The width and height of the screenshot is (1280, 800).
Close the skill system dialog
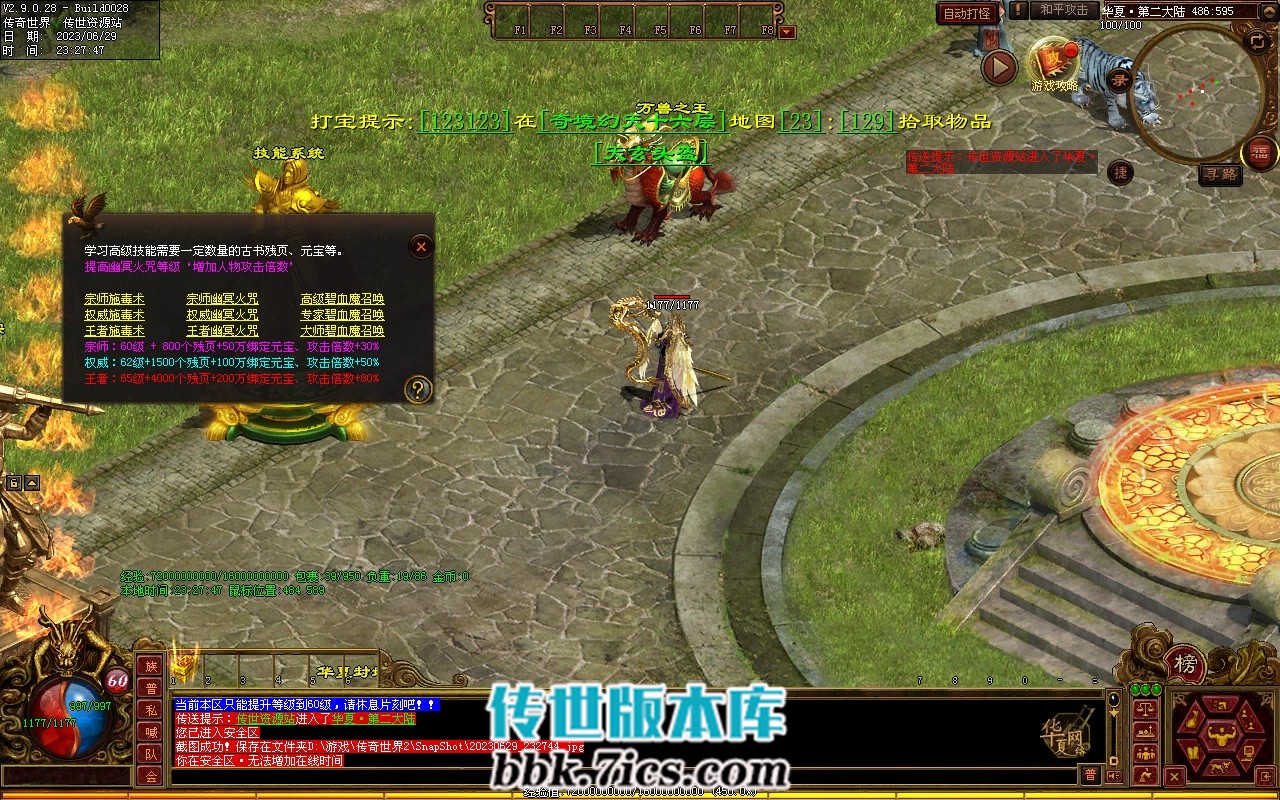pyautogui.click(x=422, y=246)
